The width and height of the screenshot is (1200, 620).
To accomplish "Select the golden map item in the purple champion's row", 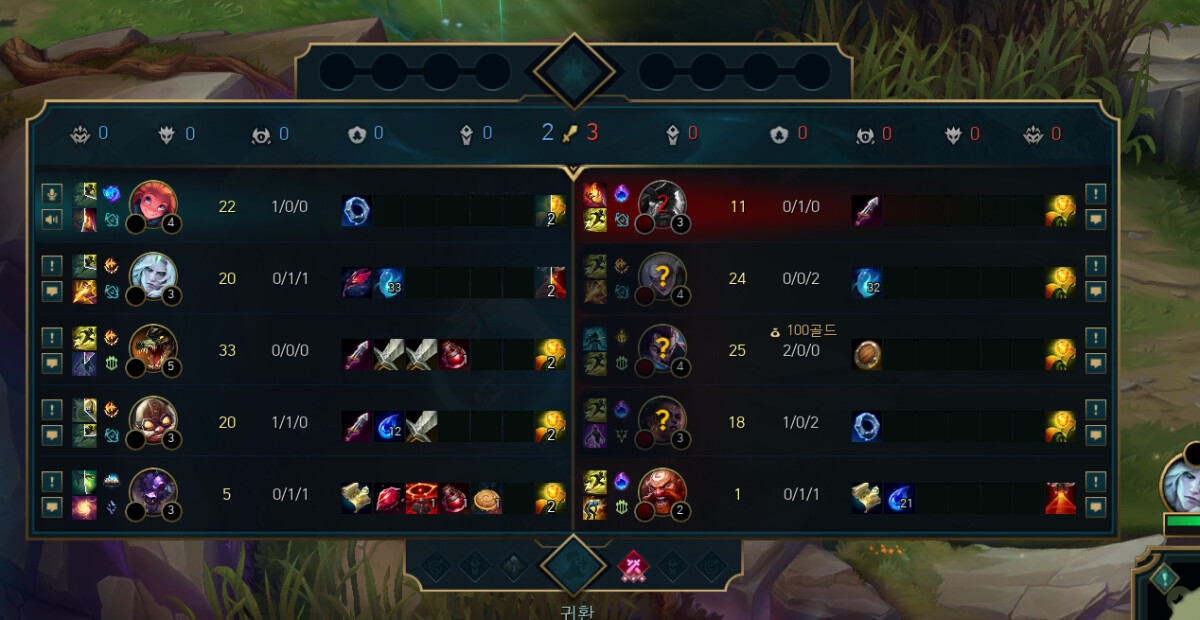I will coord(357,498).
